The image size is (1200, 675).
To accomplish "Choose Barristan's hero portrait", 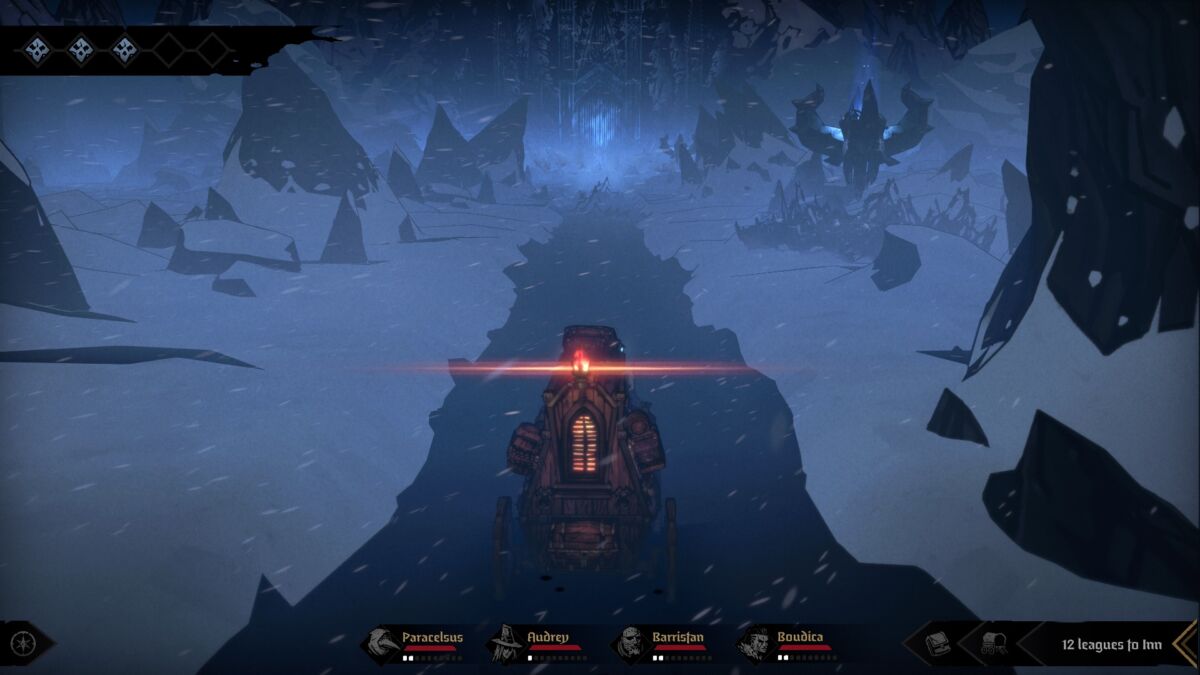I will tap(630, 642).
